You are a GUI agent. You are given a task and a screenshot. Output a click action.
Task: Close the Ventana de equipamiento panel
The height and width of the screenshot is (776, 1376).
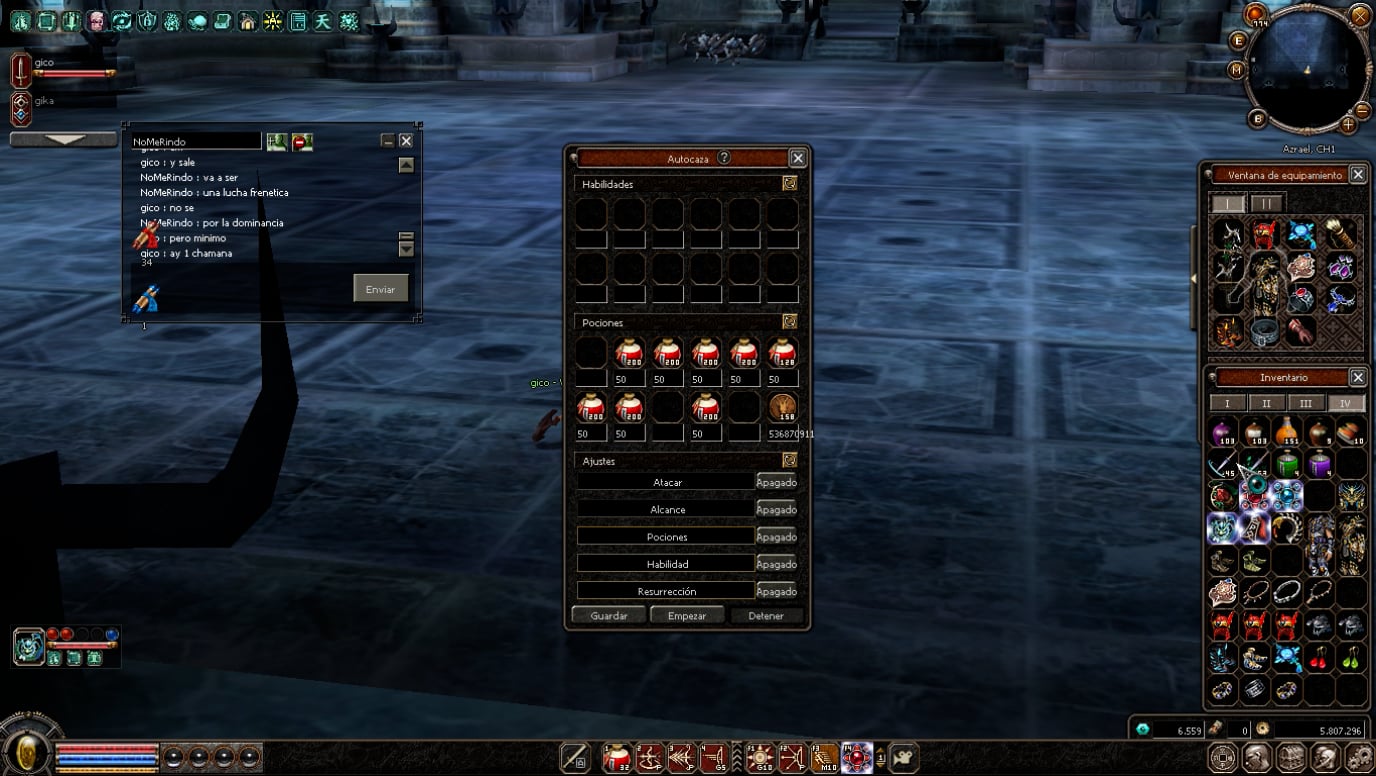coord(1357,174)
